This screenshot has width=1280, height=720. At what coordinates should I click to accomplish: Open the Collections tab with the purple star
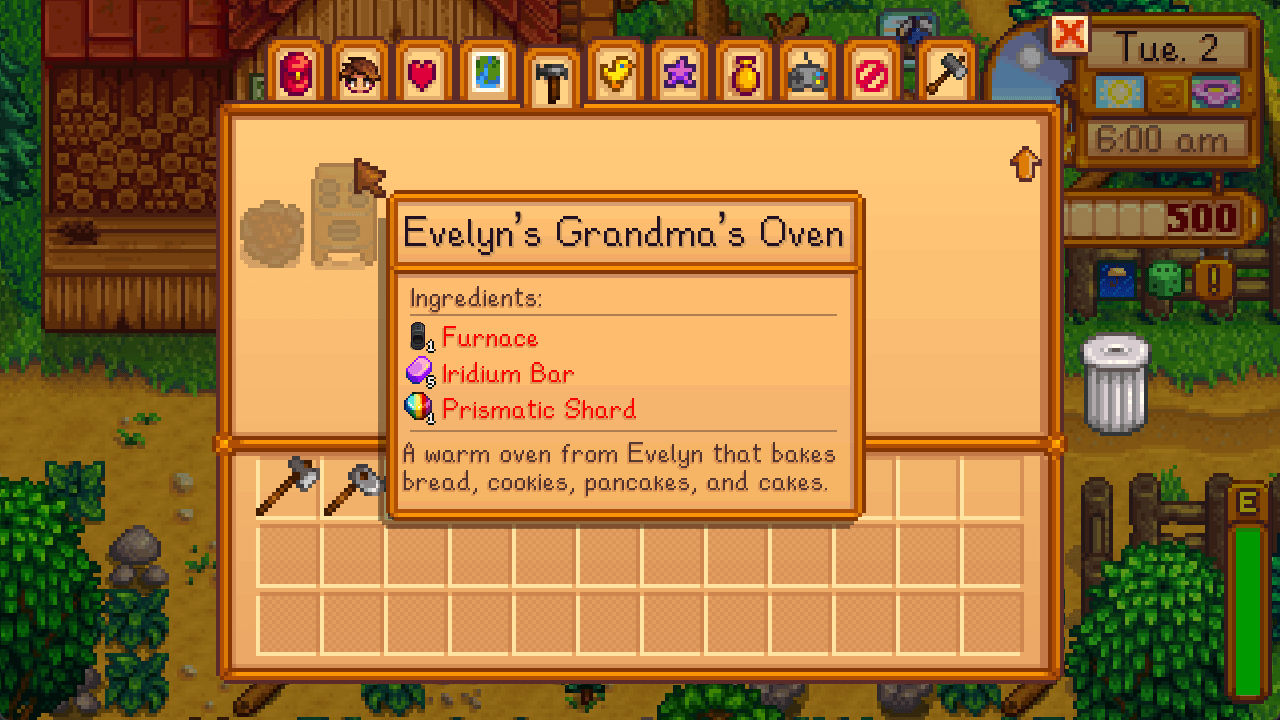(x=679, y=73)
